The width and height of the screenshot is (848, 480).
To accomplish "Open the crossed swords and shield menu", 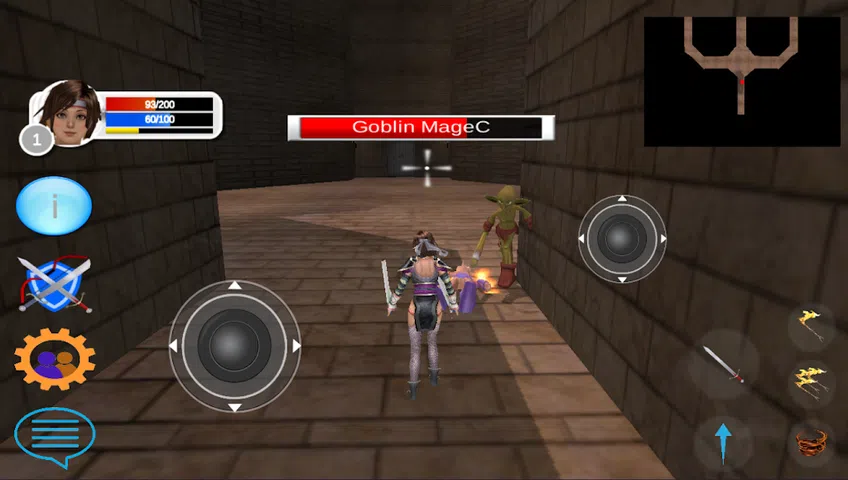I will (54, 284).
